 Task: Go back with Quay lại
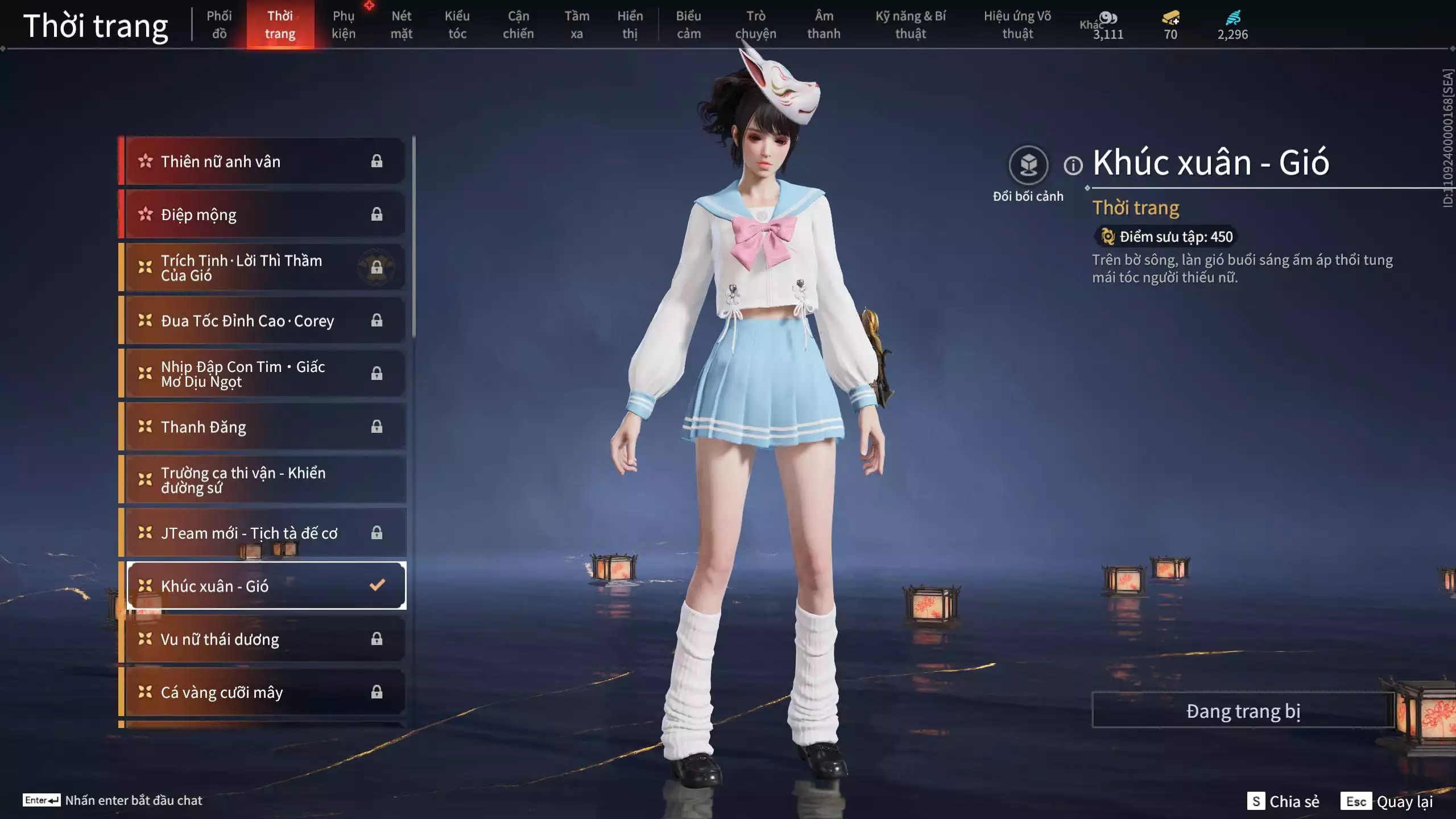pos(1387,801)
